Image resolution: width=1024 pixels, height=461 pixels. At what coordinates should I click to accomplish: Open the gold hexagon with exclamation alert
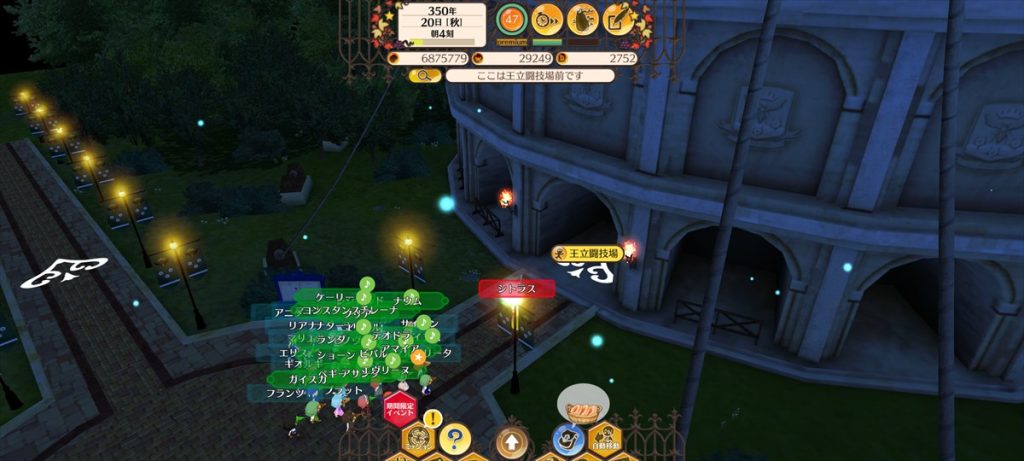[x=419, y=437]
